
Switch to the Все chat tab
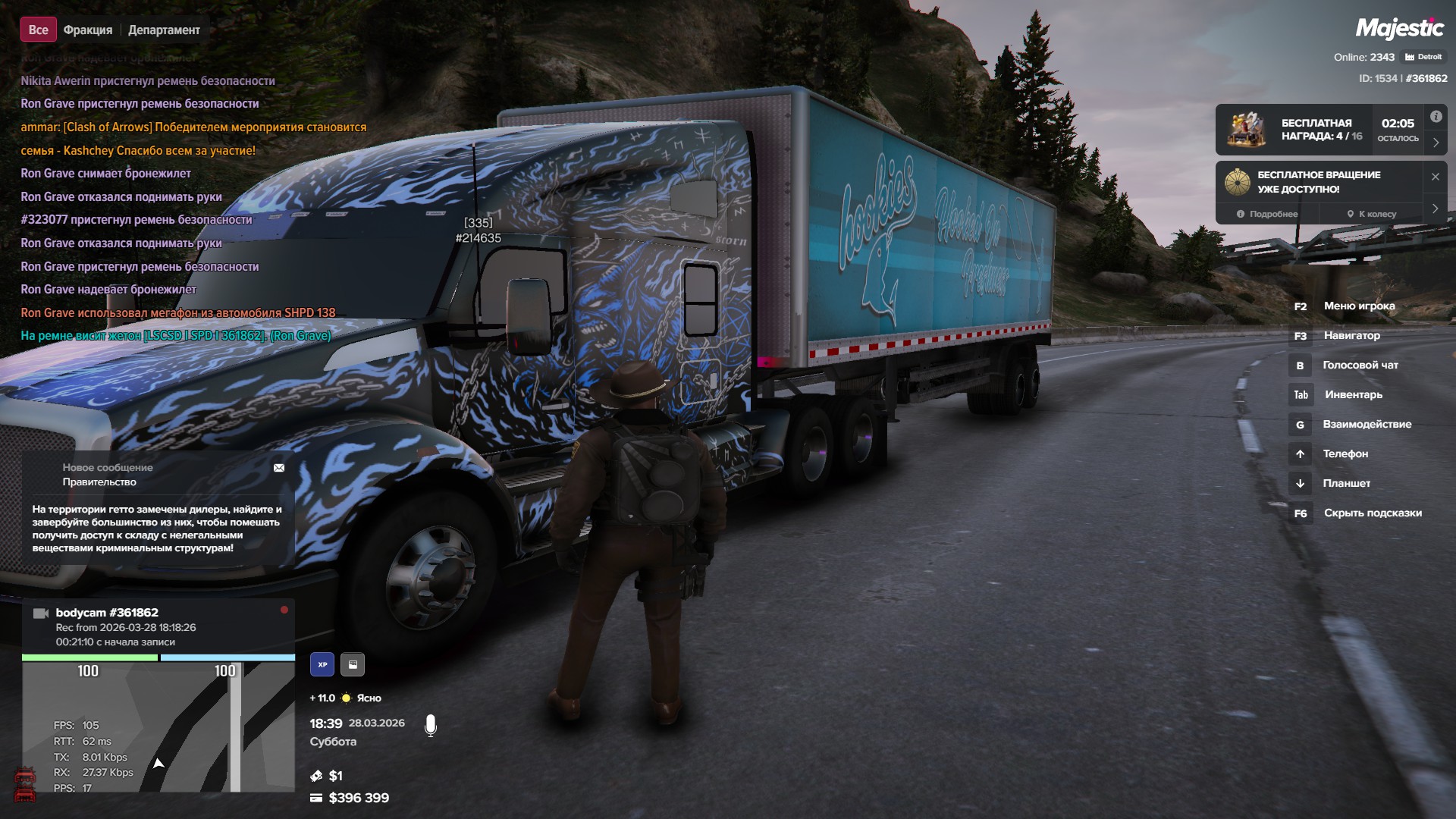click(x=38, y=30)
